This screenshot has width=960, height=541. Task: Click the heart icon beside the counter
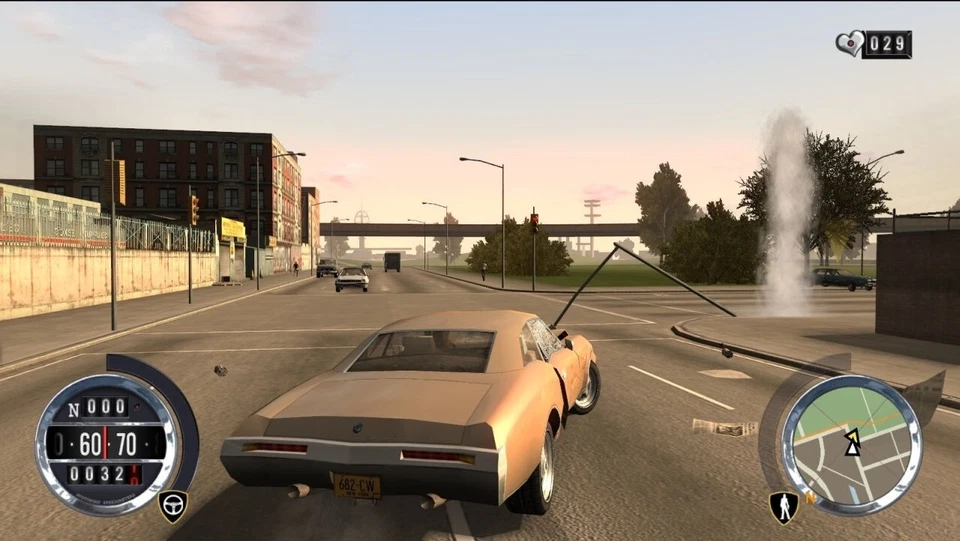849,44
